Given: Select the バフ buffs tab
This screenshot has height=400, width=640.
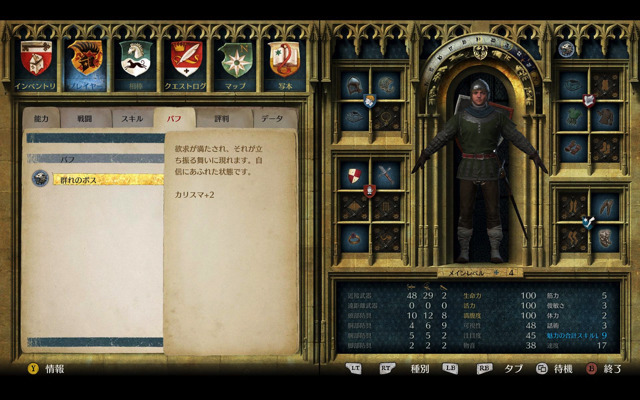Looking at the screenshot, I should tap(174, 118).
